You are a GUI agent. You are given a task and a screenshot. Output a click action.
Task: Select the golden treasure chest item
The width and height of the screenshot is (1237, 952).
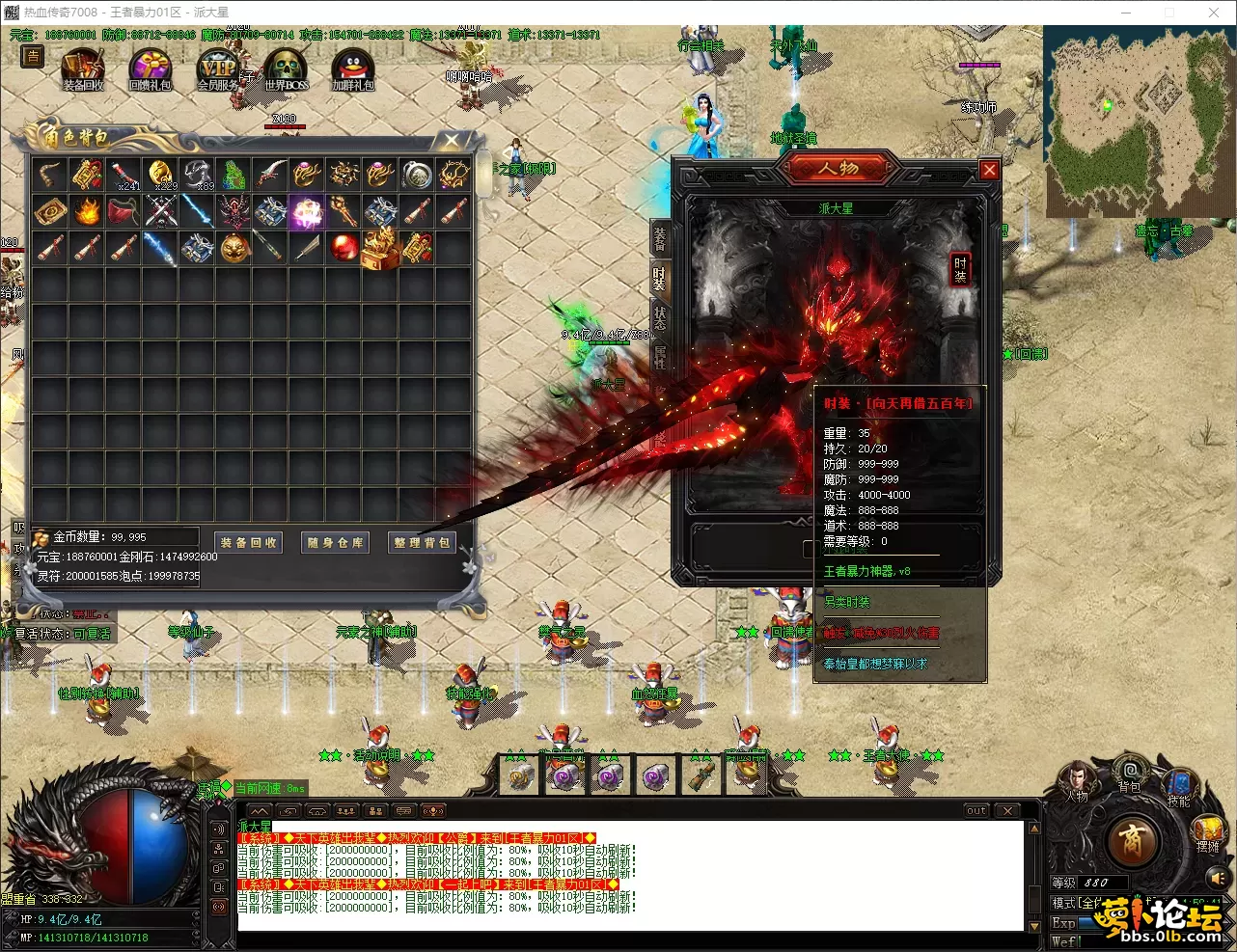click(x=380, y=248)
